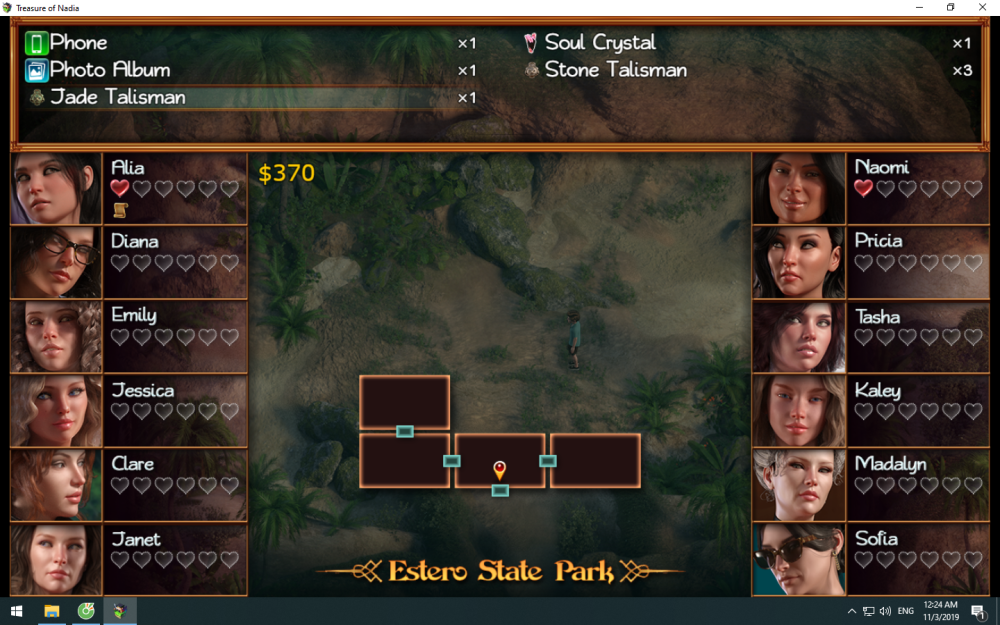The height and width of the screenshot is (625, 1000).
Task: Select Janet's portrait
Action: [56, 559]
